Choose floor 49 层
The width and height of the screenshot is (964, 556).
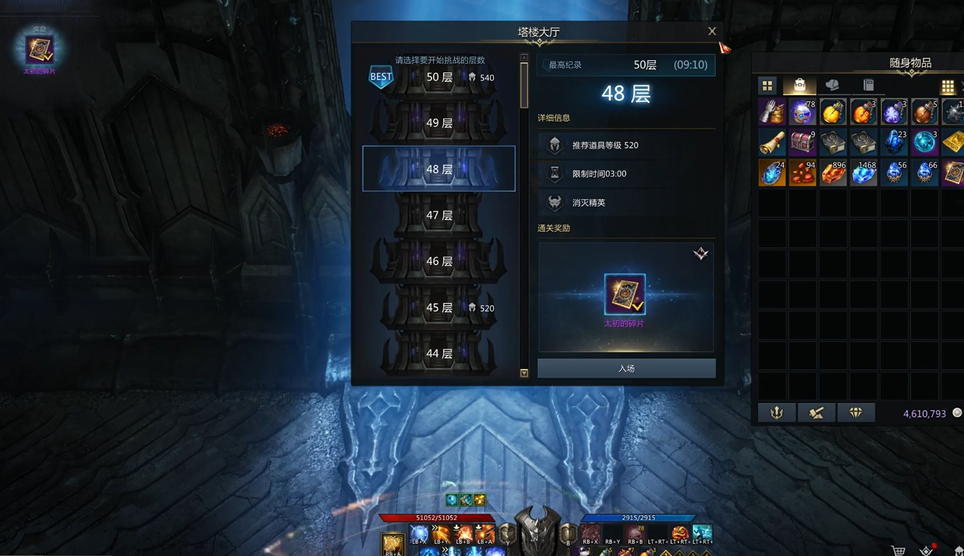point(439,123)
